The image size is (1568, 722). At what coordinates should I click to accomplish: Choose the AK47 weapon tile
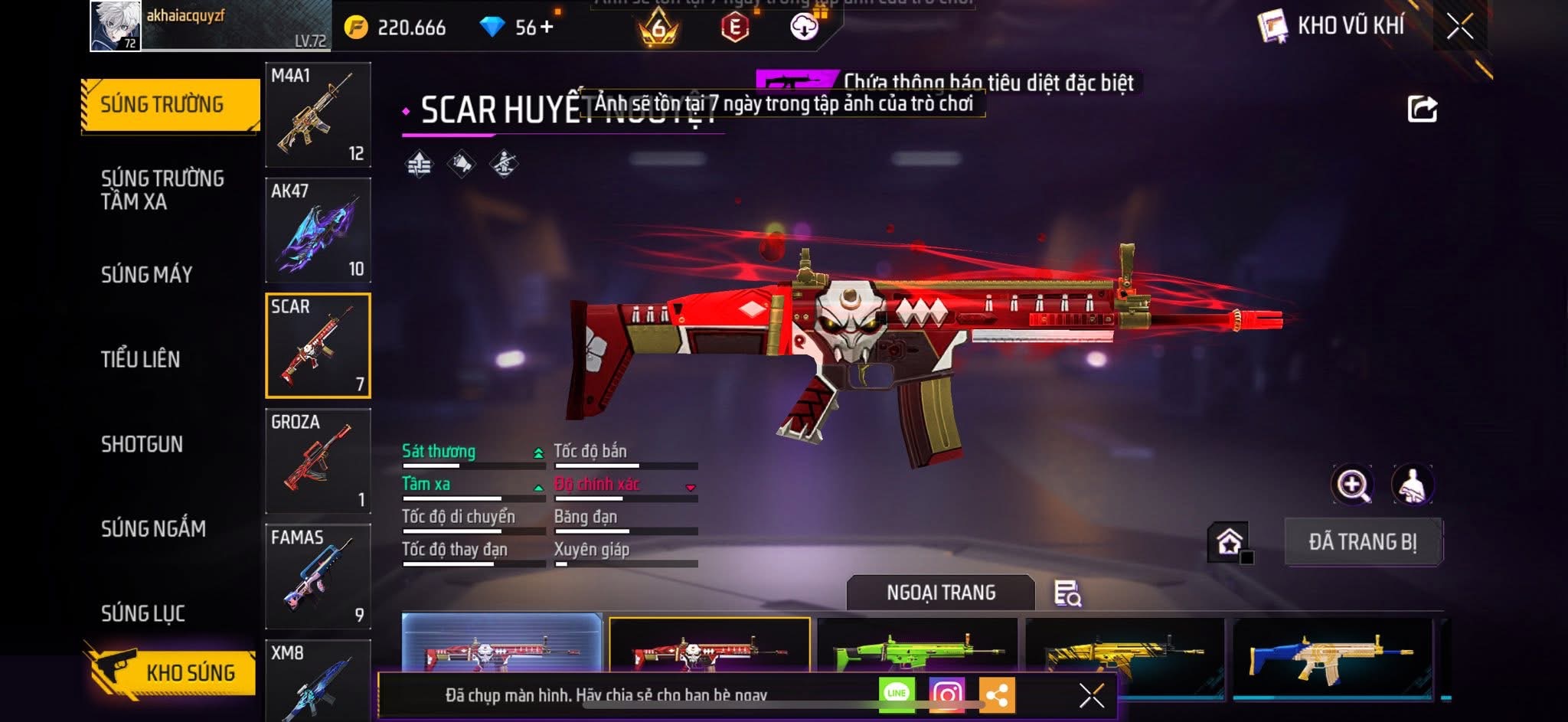(318, 230)
